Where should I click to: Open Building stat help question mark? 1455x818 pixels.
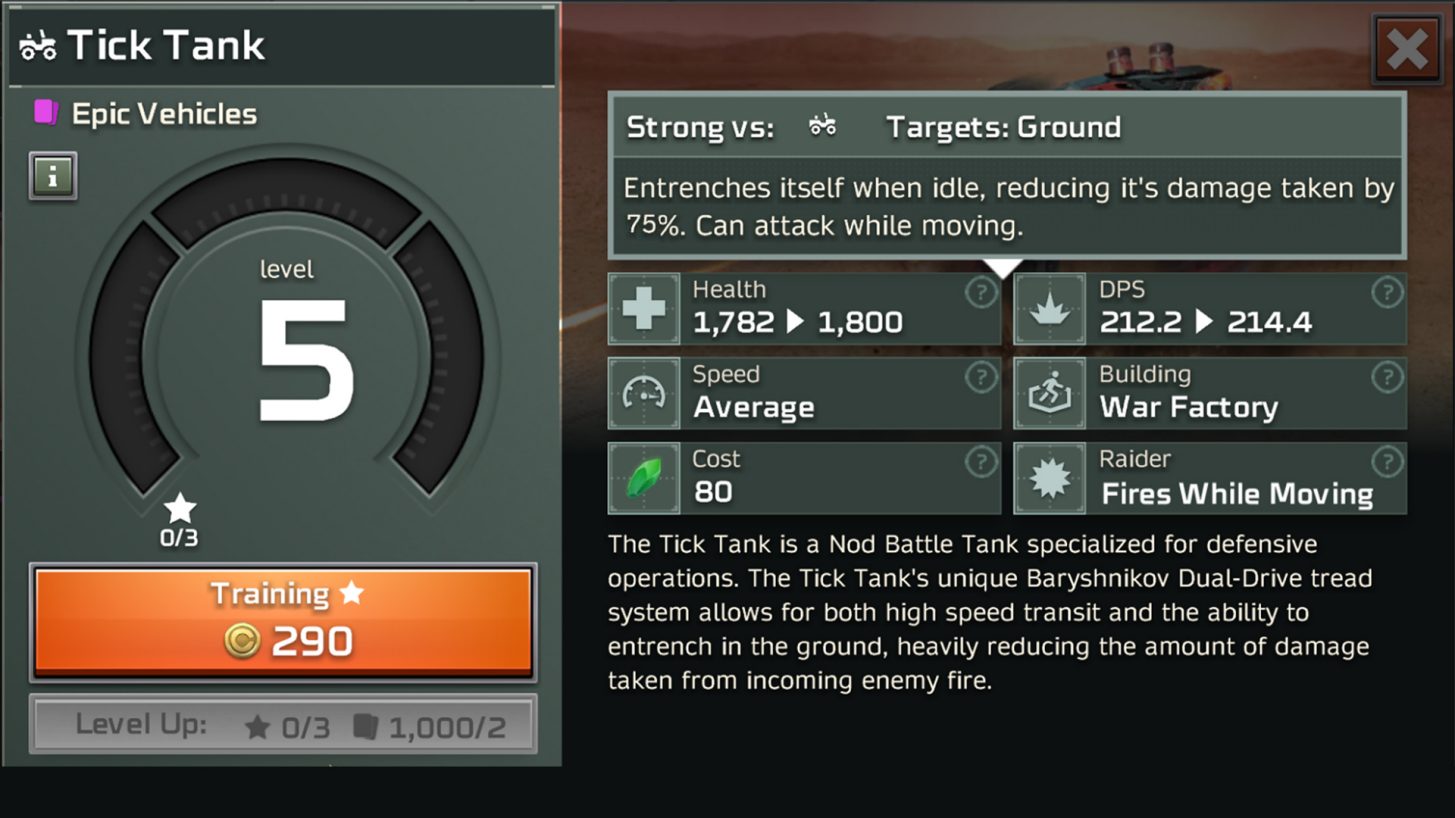click(1387, 377)
